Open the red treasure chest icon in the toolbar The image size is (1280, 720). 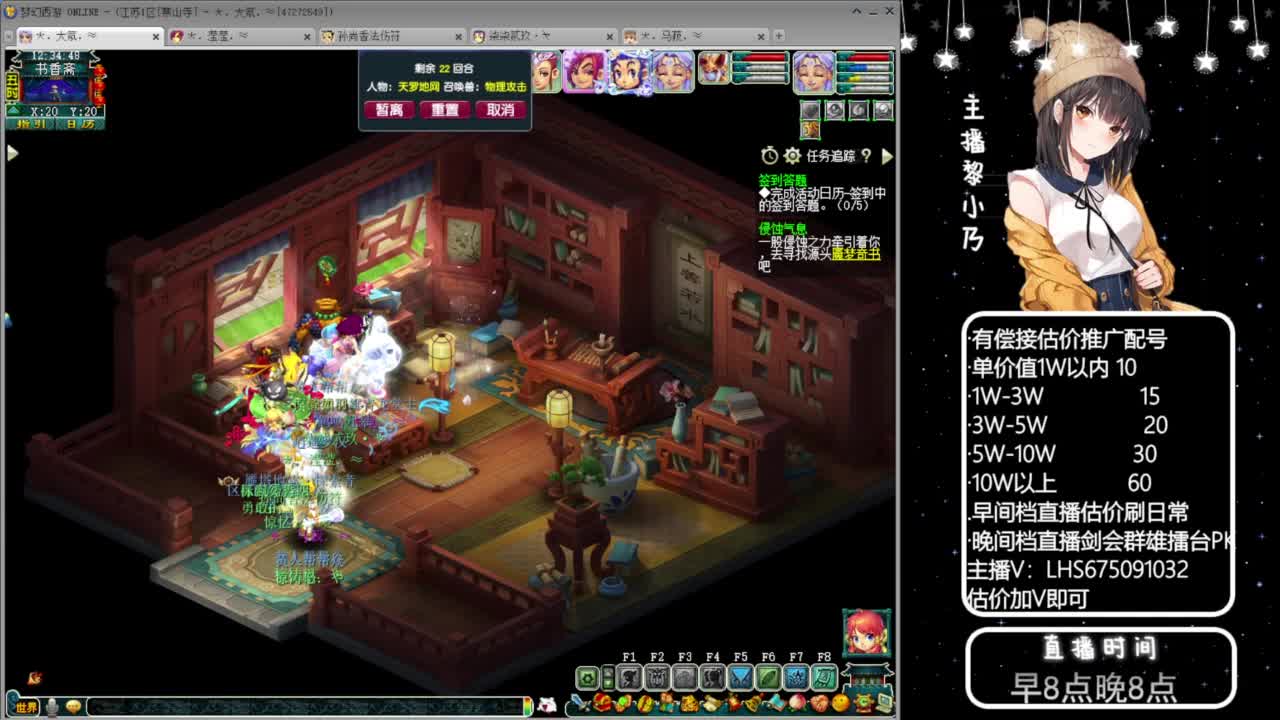tap(600, 704)
